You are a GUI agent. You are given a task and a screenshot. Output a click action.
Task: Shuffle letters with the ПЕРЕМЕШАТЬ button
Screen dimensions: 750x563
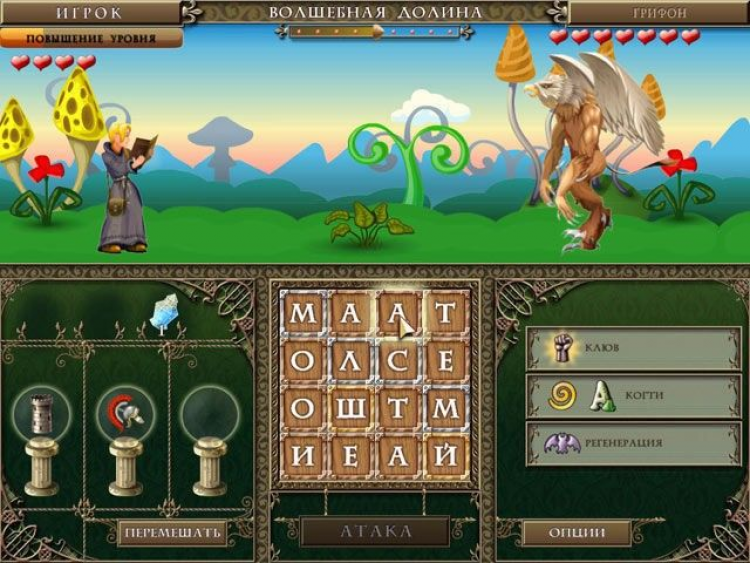coord(172,533)
